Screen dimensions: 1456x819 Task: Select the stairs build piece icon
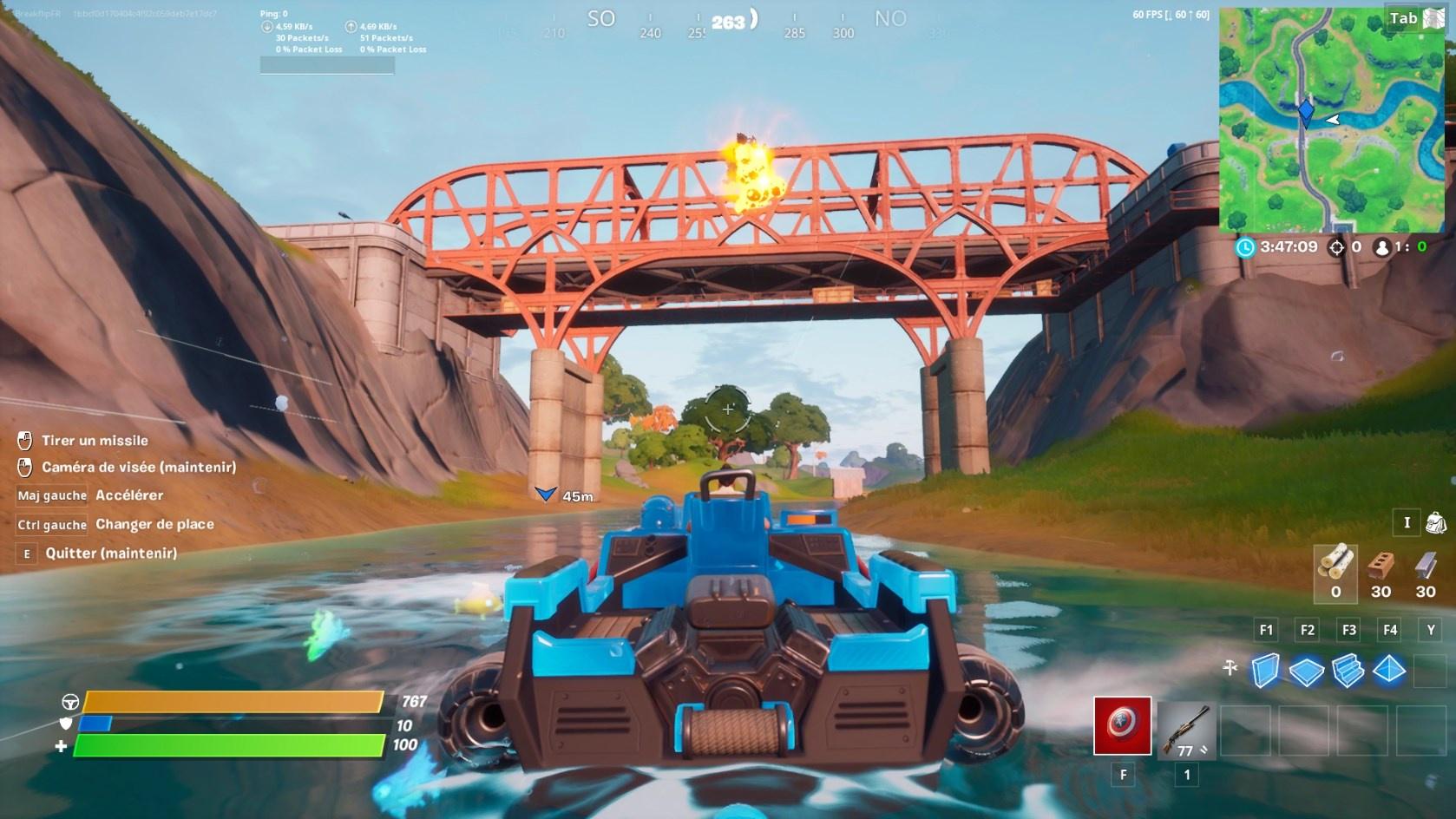pos(1348,670)
